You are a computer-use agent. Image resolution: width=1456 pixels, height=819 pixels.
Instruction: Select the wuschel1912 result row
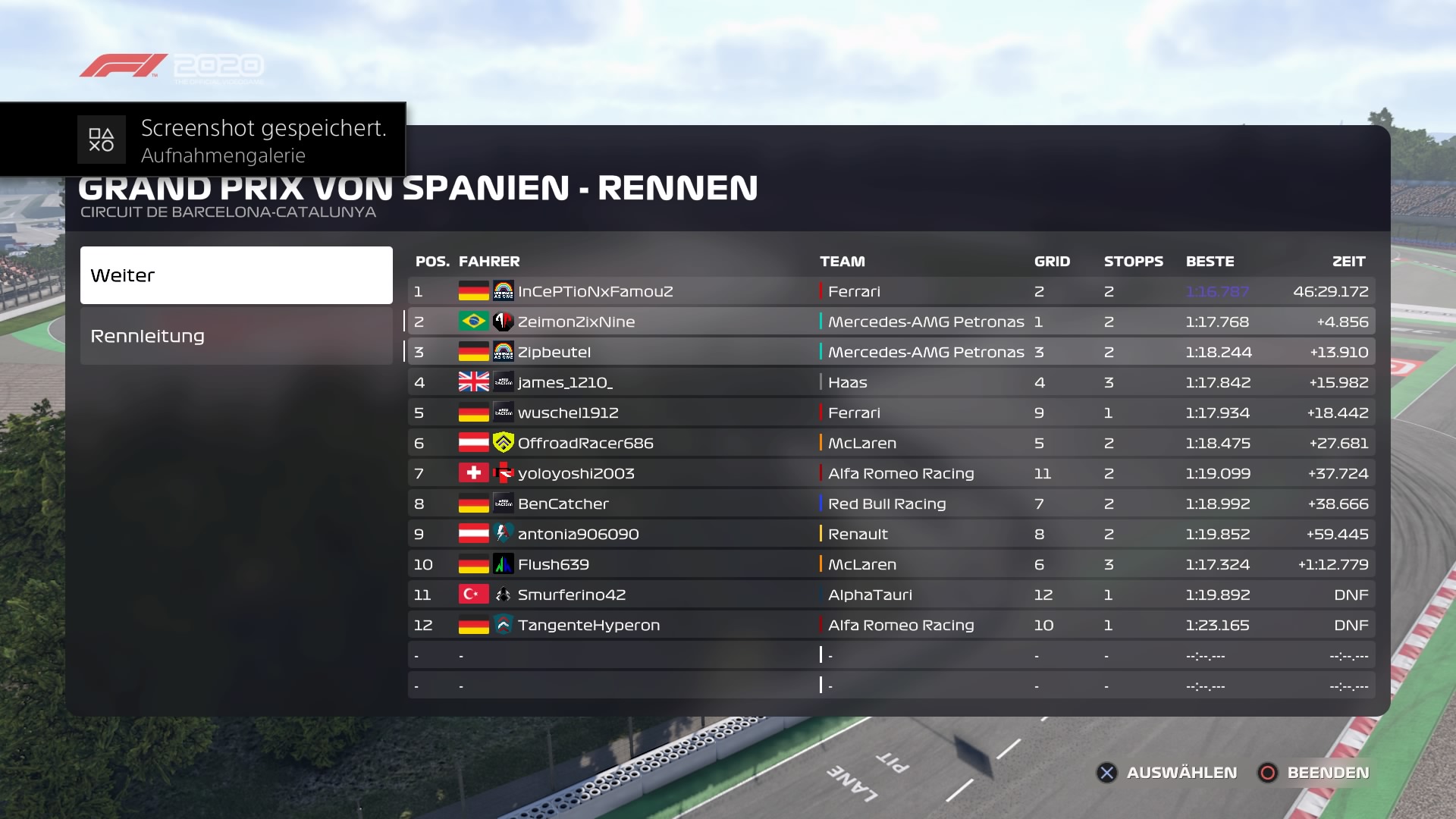(890, 413)
